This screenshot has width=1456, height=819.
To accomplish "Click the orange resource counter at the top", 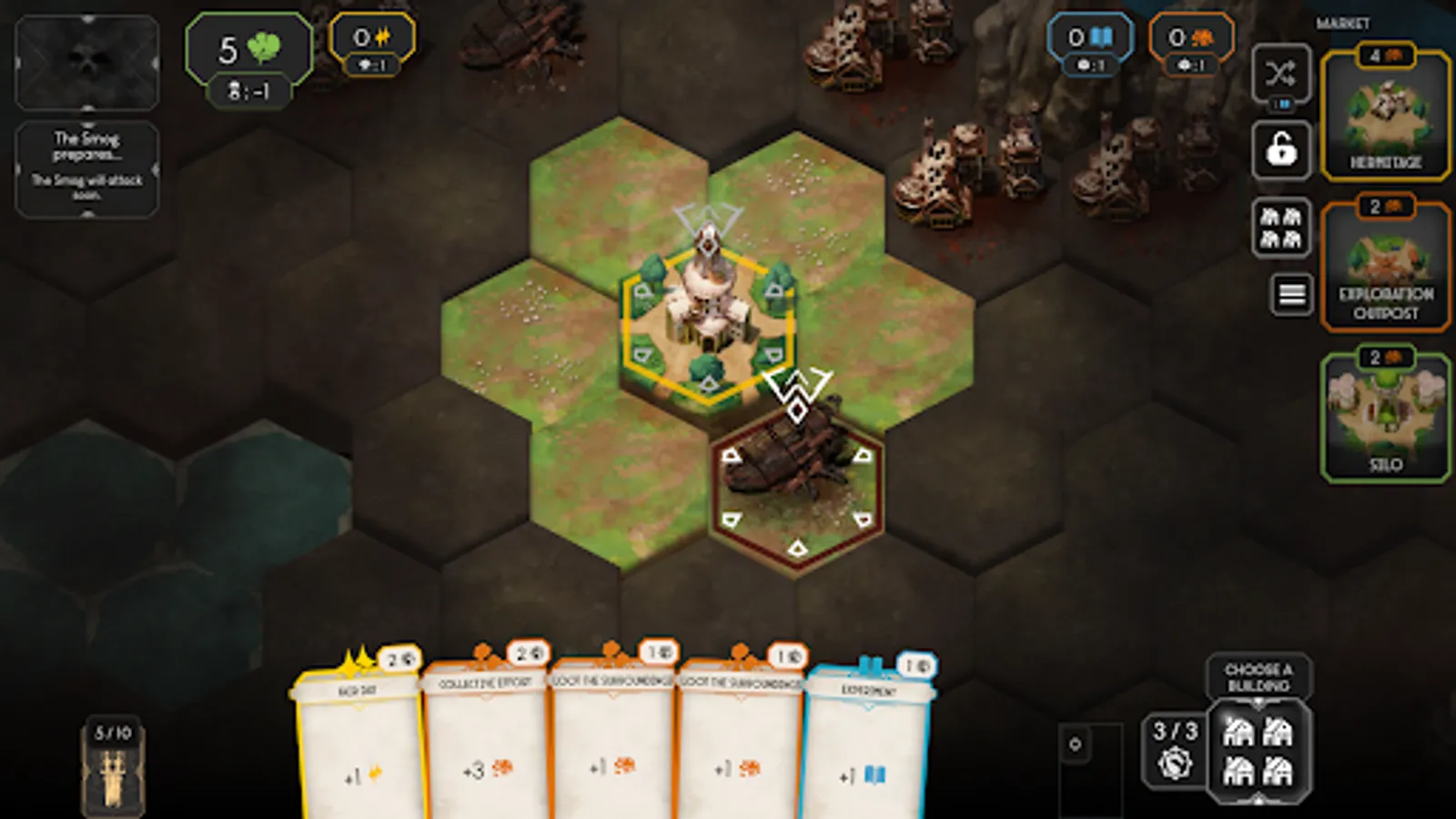I will coord(1192,38).
